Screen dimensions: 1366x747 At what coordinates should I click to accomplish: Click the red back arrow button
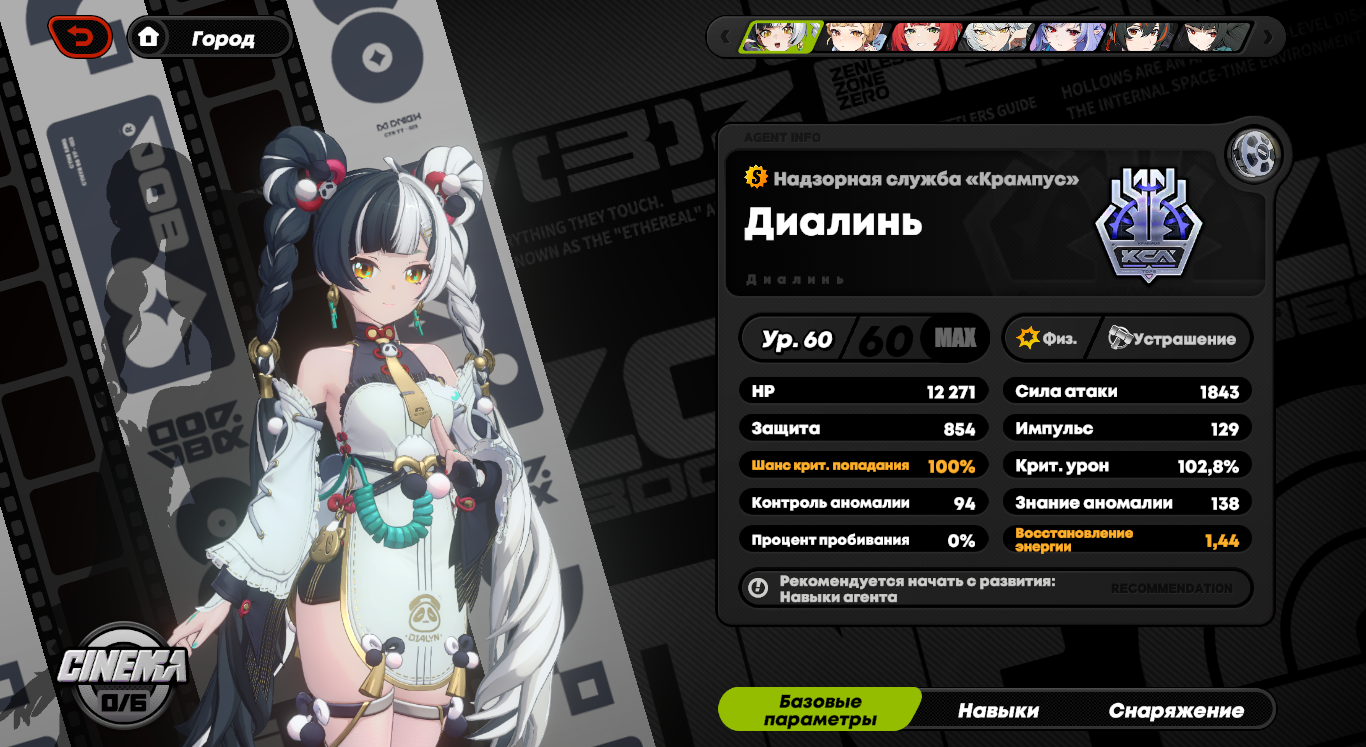click(79, 37)
